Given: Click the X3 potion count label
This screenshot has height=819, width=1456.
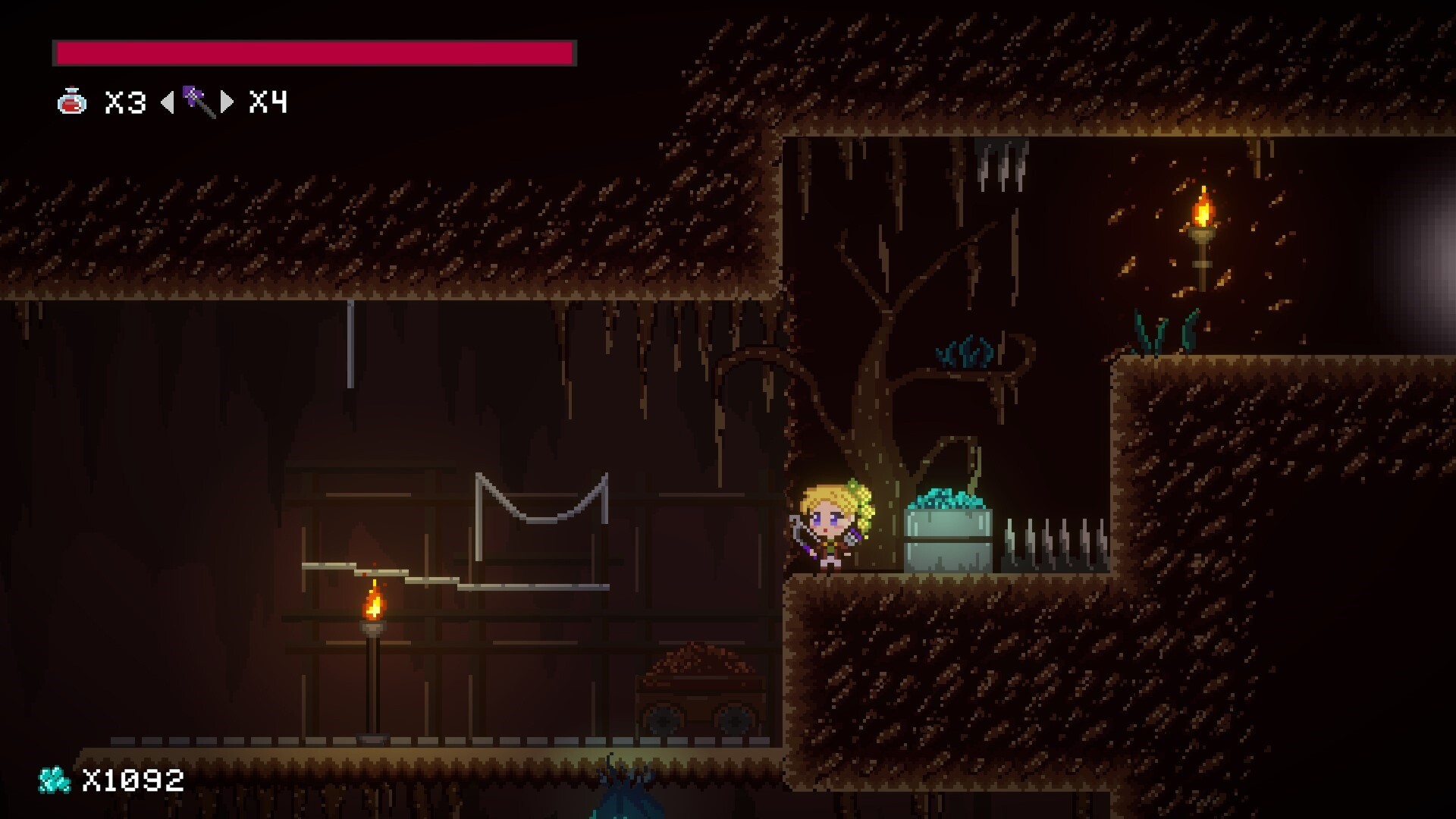Looking at the screenshot, I should point(124,101).
